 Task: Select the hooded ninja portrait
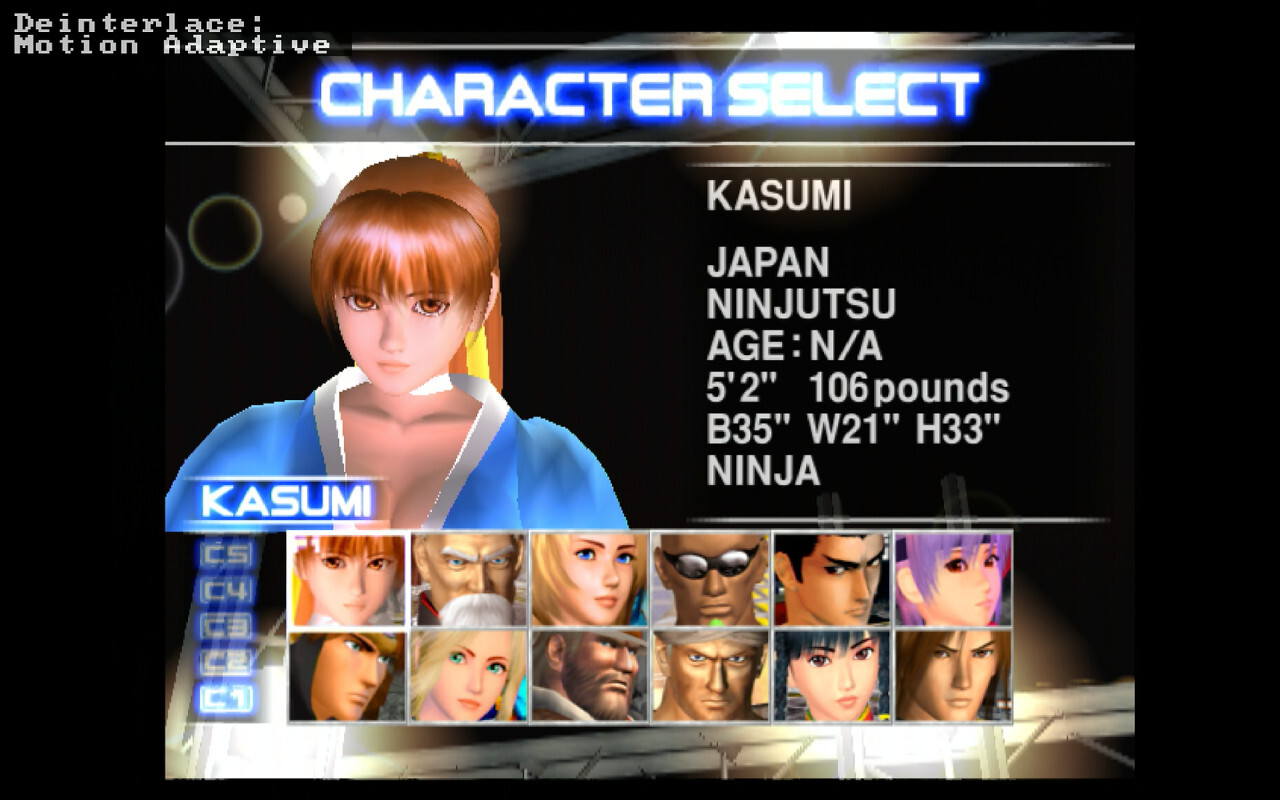[348, 676]
